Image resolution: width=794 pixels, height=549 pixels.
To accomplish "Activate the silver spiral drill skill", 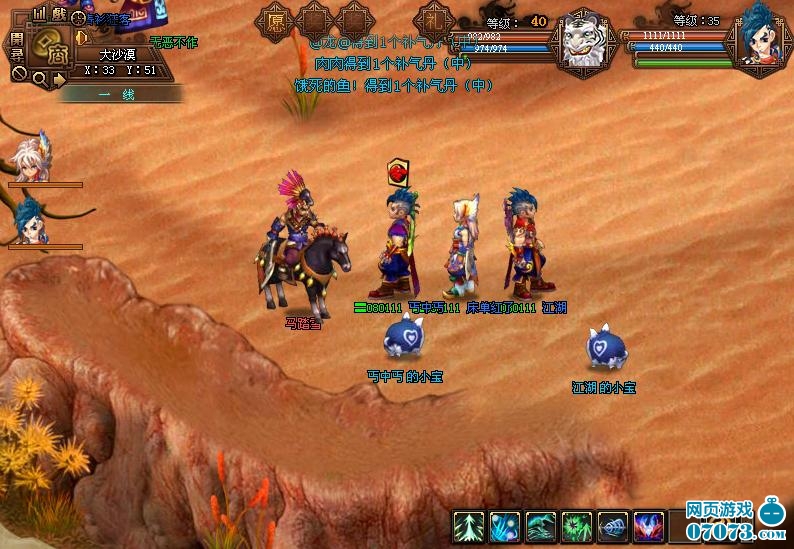I will [613, 527].
